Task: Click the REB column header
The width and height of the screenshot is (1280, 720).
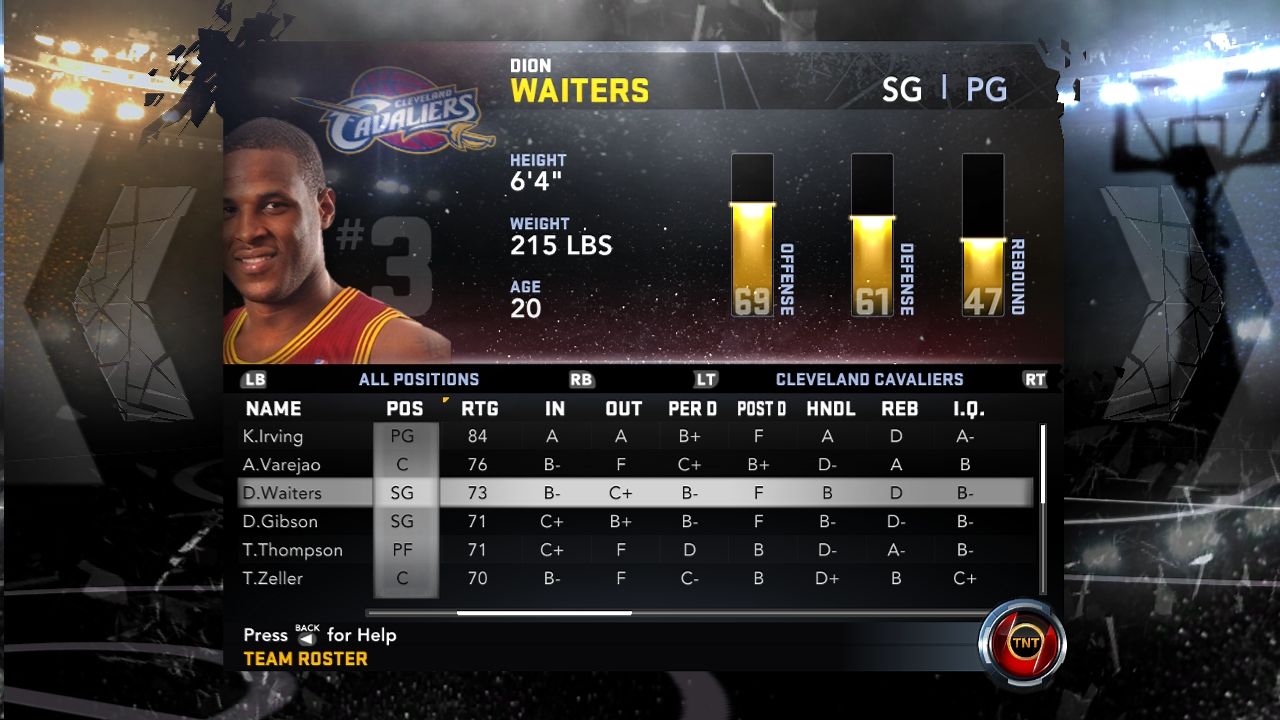Action: (899, 408)
